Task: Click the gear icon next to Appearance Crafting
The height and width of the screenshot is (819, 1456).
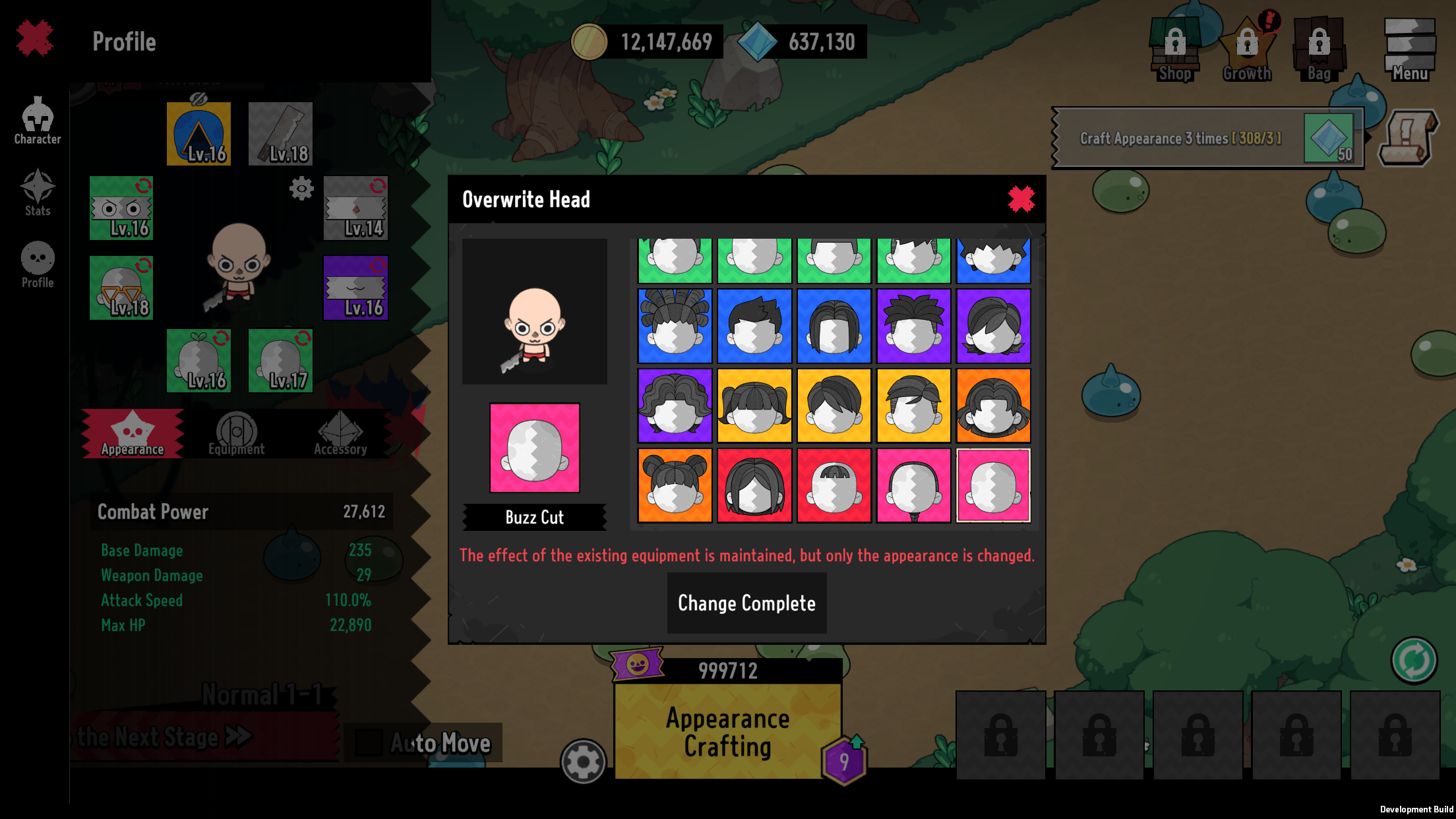Action: 583,760
